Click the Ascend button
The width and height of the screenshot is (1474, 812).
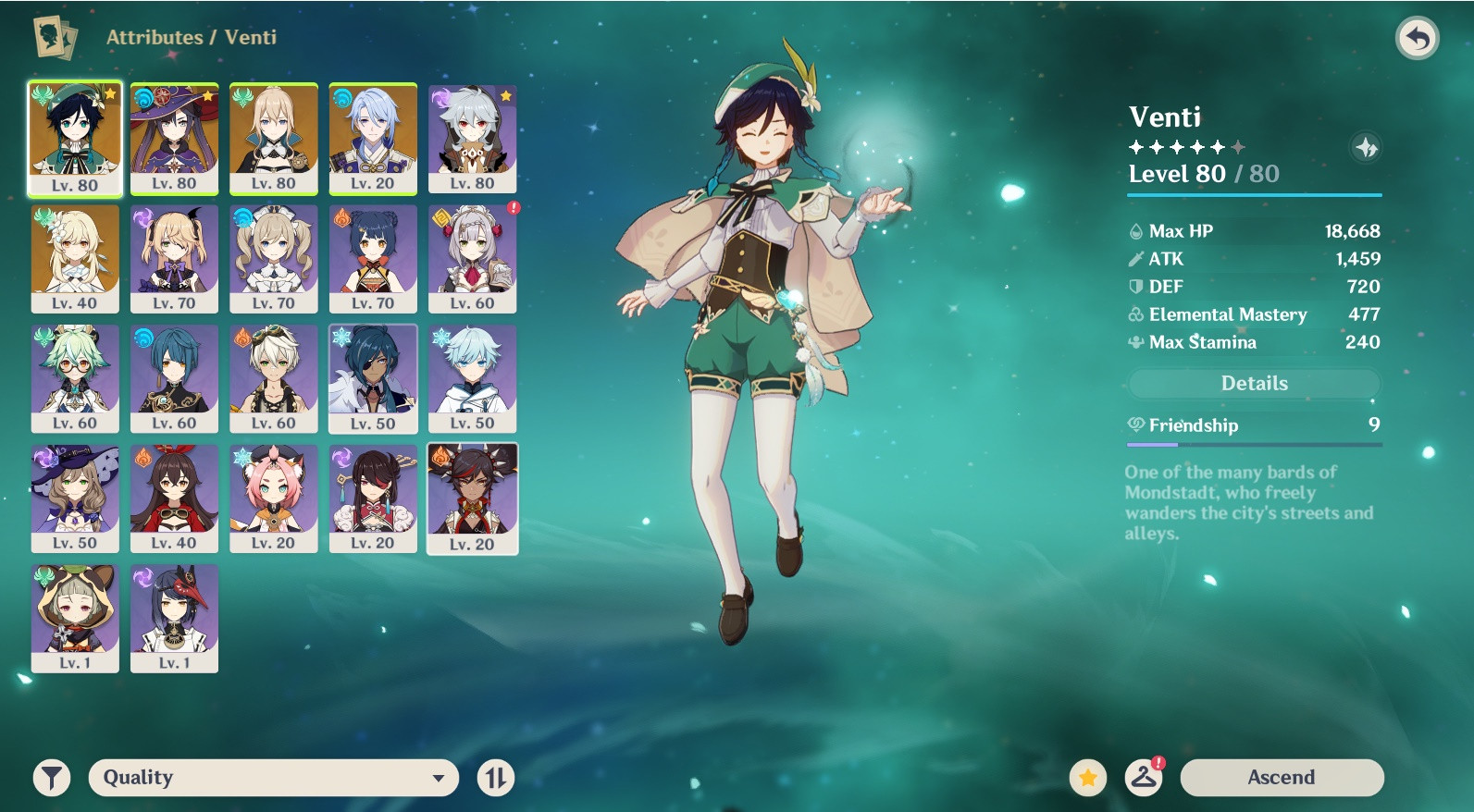pyautogui.click(x=1282, y=777)
